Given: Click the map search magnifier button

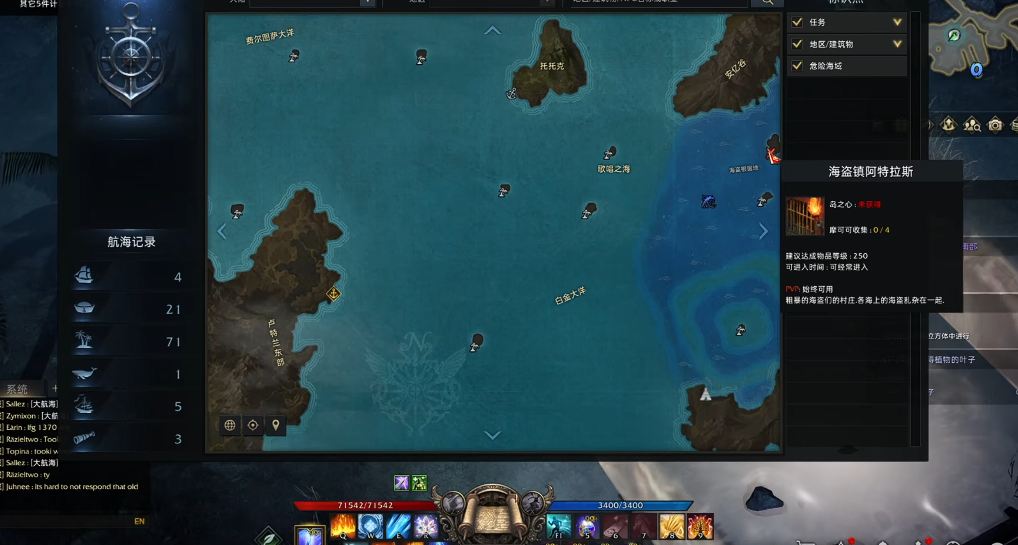Looking at the screenshot, I should click(x=768, y=2).
